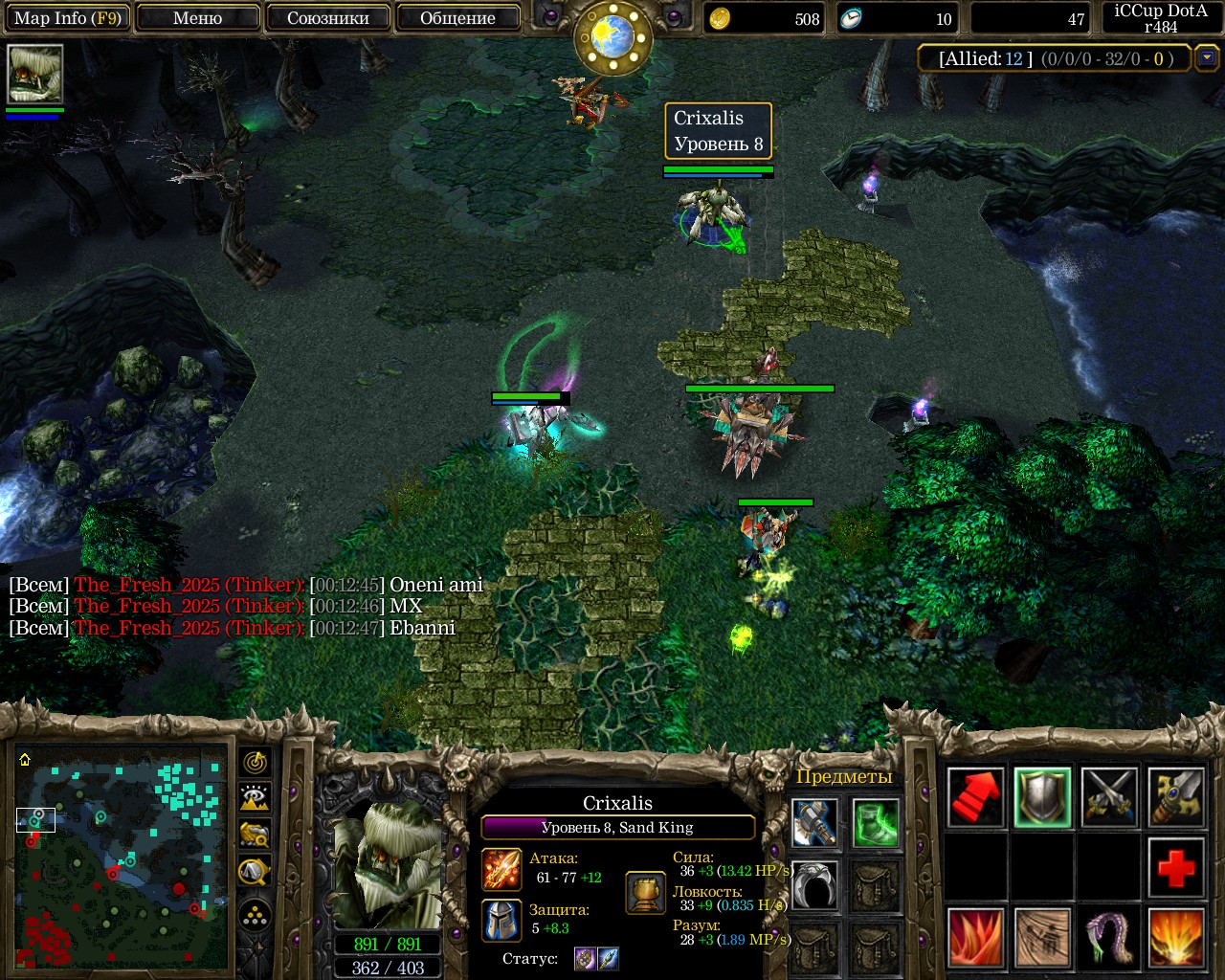
Task: Toggle minimap terrain display eye button
Action: tap(255, 798)
